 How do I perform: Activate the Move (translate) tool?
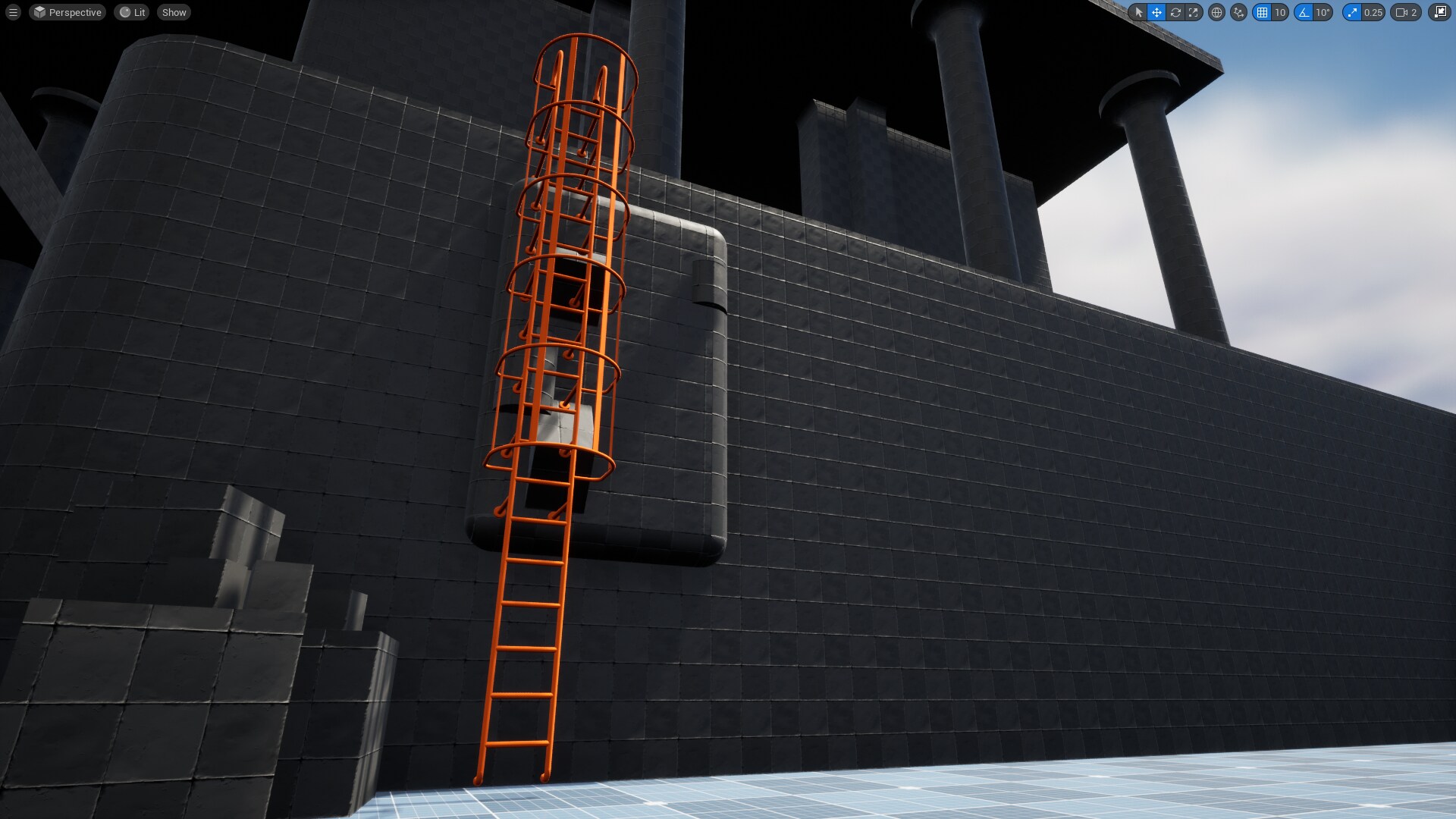(x=1156, y=12)
